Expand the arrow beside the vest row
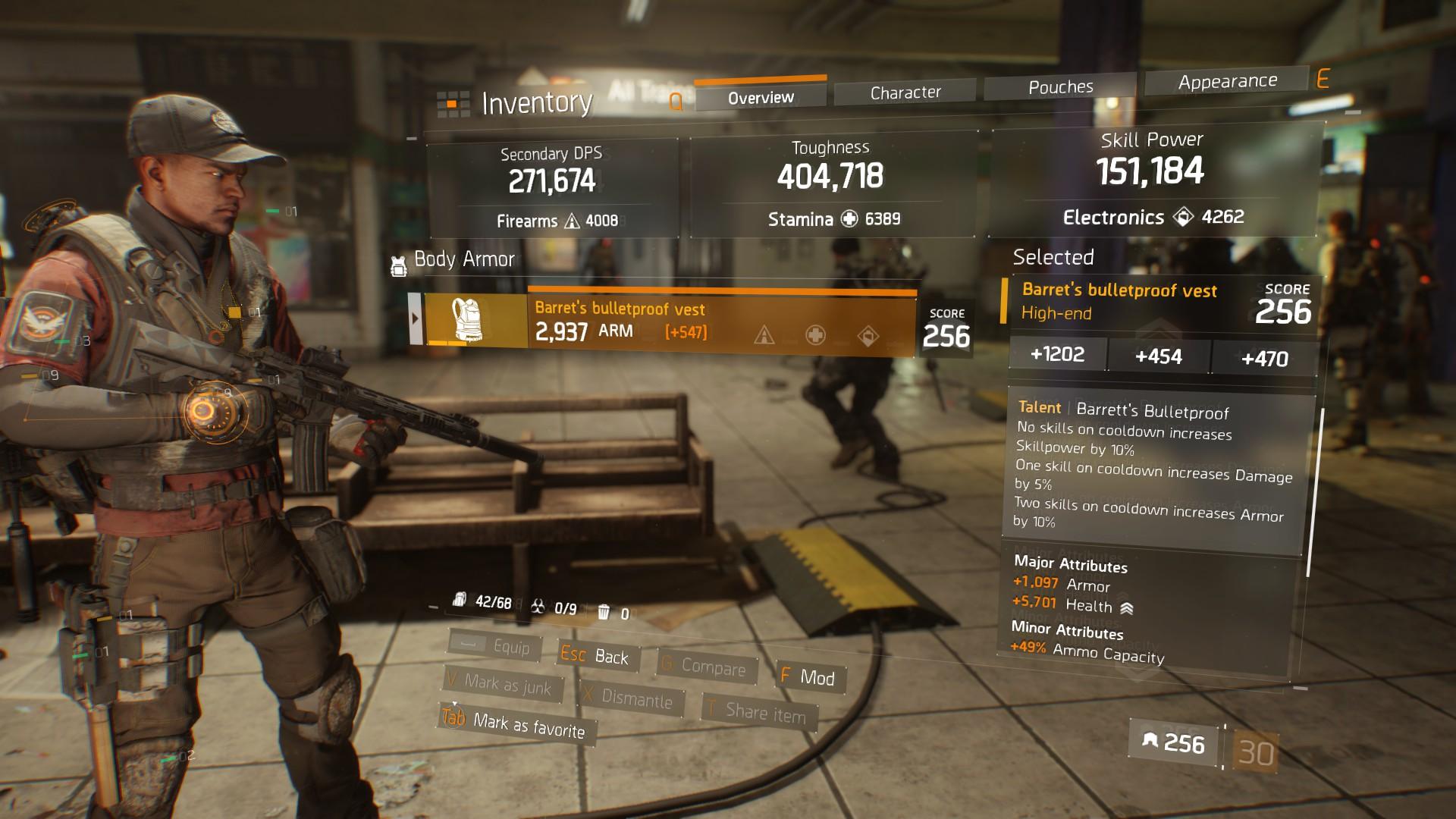This screenshot has height=819, width=1456. [x=415, y=318]
